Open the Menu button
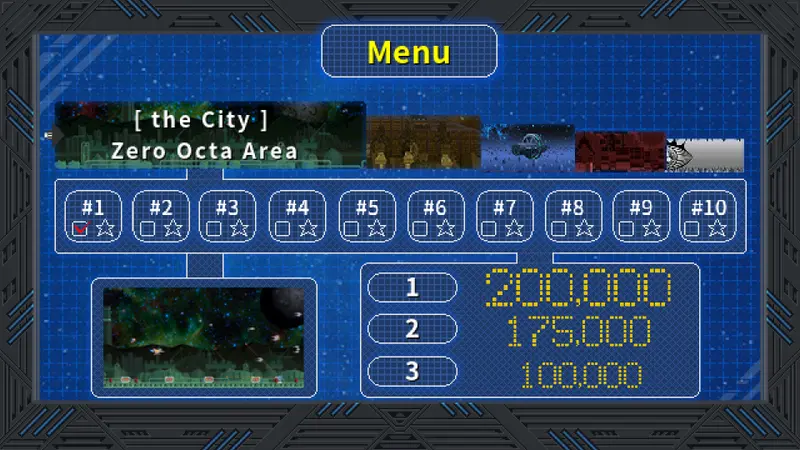The width and height of the screenshot is (800, 450). [409, 52]
